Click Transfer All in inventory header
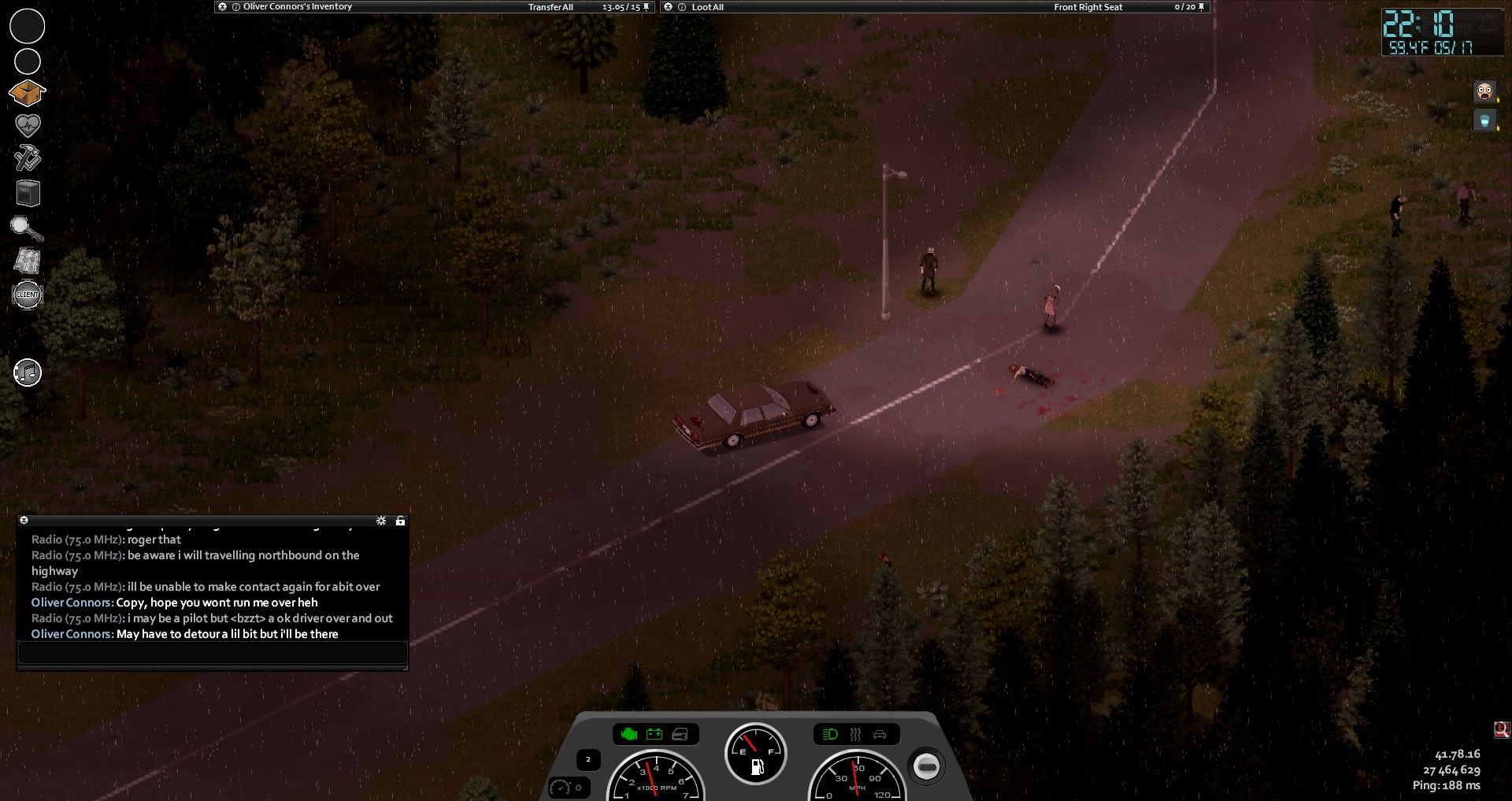Image resolution: width=1512 pixels, height=801 pixels. coord(550,7)
